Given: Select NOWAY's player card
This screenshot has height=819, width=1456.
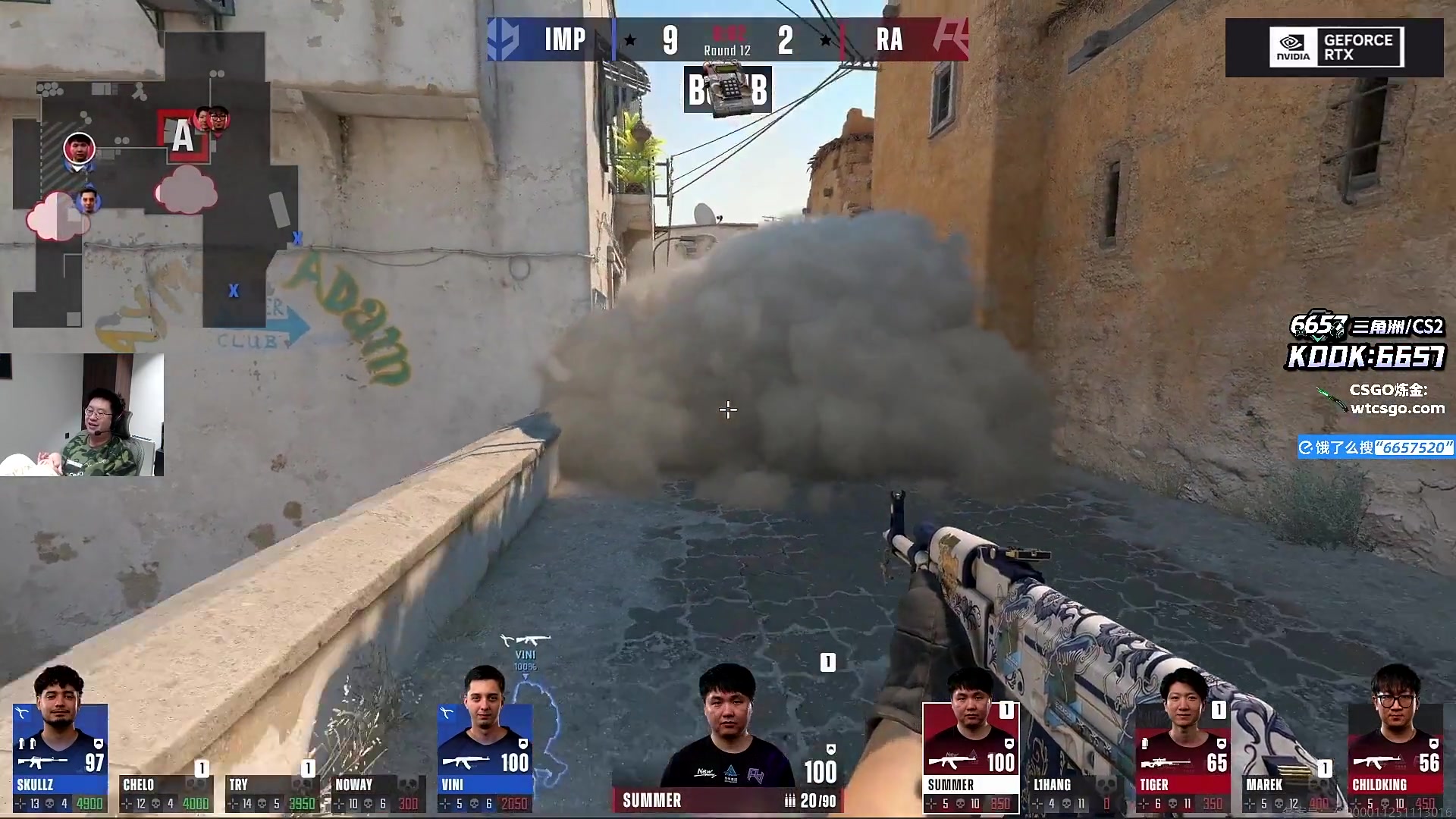Looking at the screenshot, I should click(x=377, y=792).
